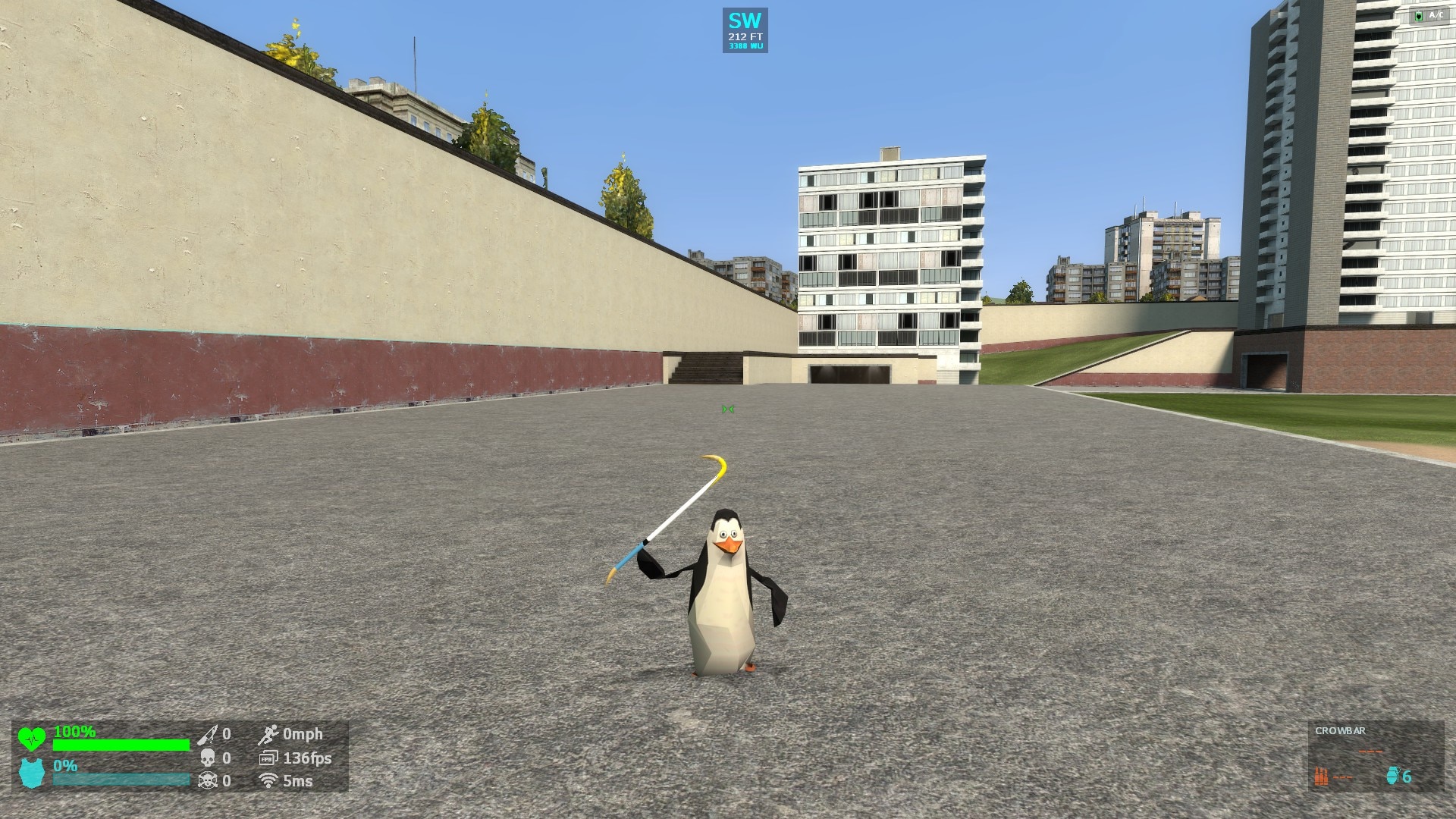Select the wifi ping icon

[x=268, y=780]
